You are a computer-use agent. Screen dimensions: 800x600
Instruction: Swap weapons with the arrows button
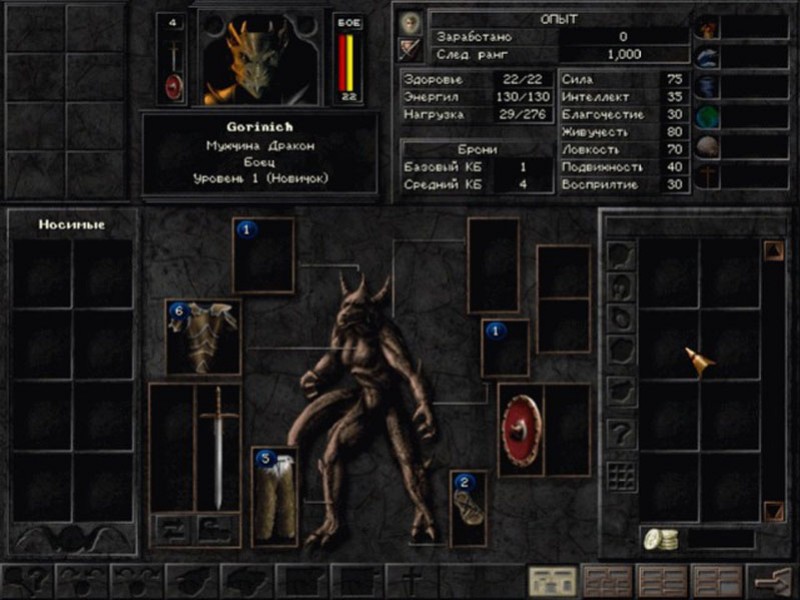(x=171, y=527)
